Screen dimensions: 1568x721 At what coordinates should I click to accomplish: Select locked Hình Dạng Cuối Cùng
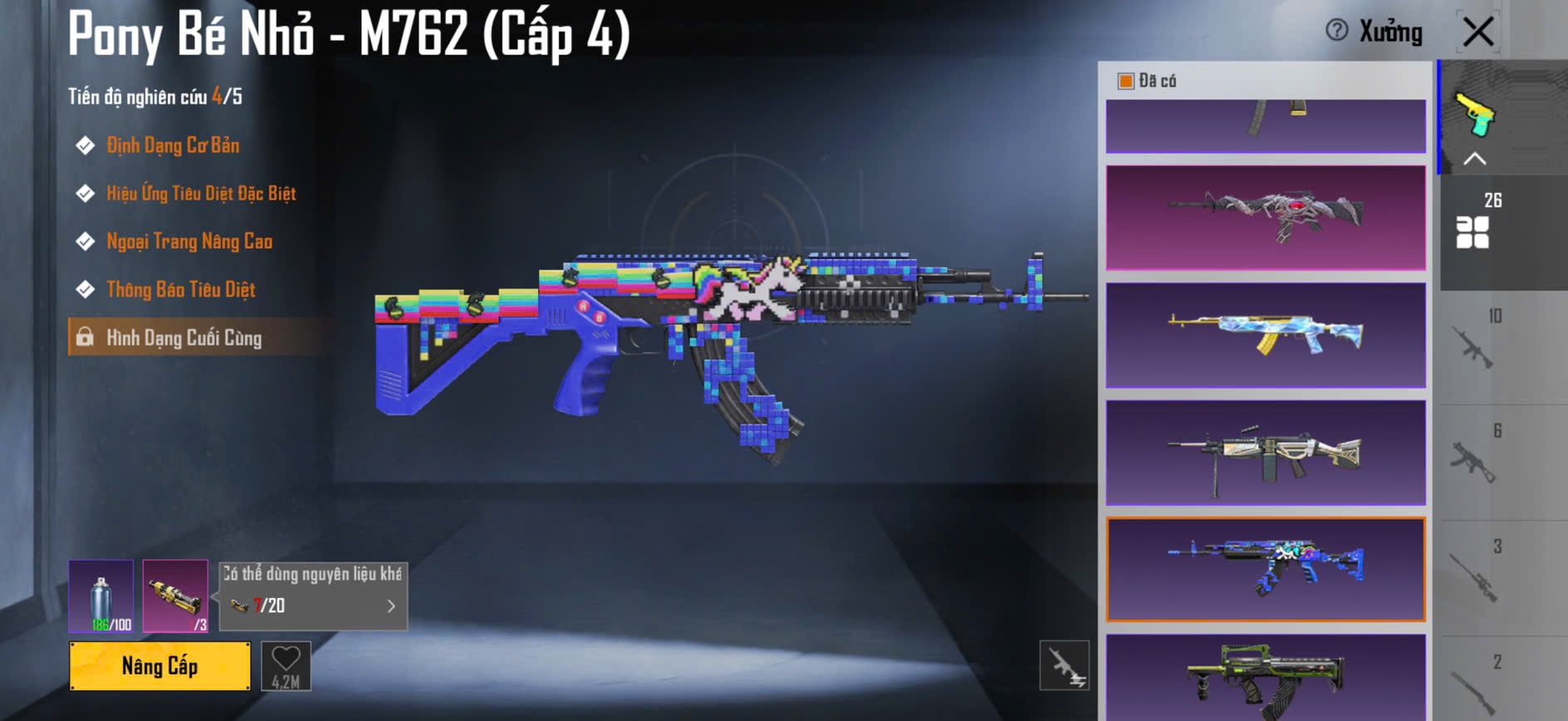pyautogui.click(x=184, y=338)
